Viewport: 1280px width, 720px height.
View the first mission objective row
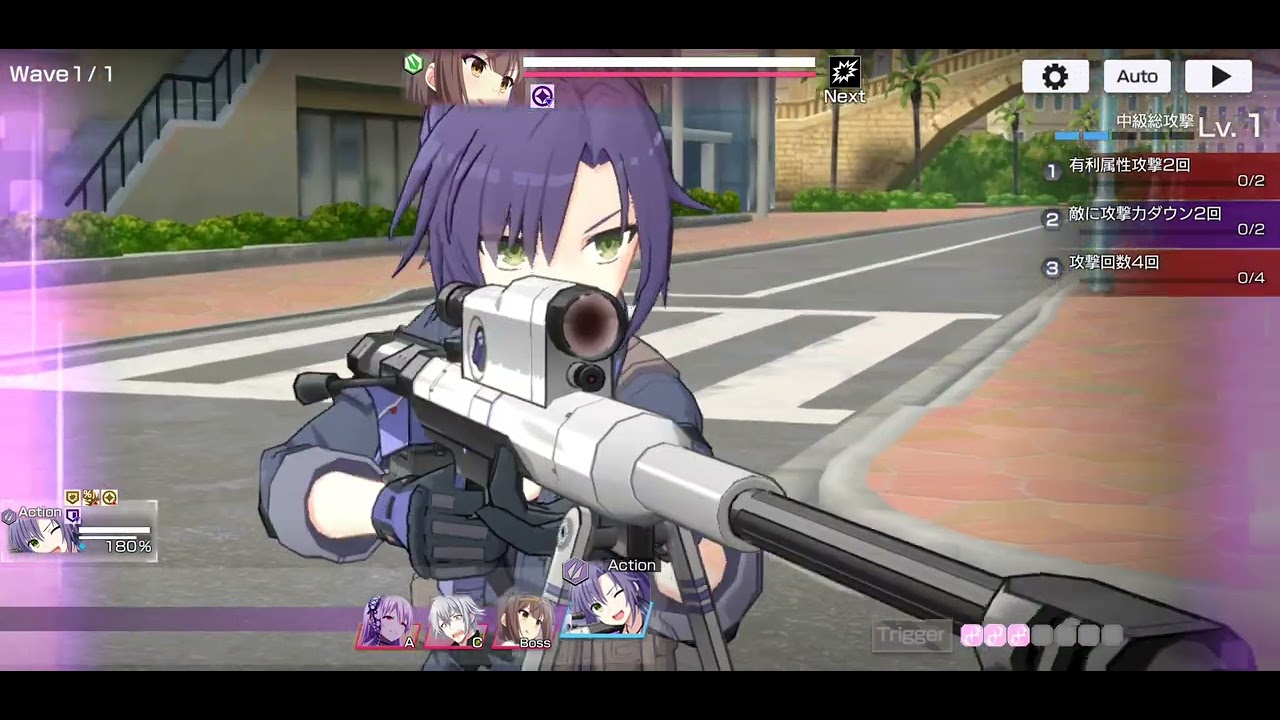pos(1160,172)
